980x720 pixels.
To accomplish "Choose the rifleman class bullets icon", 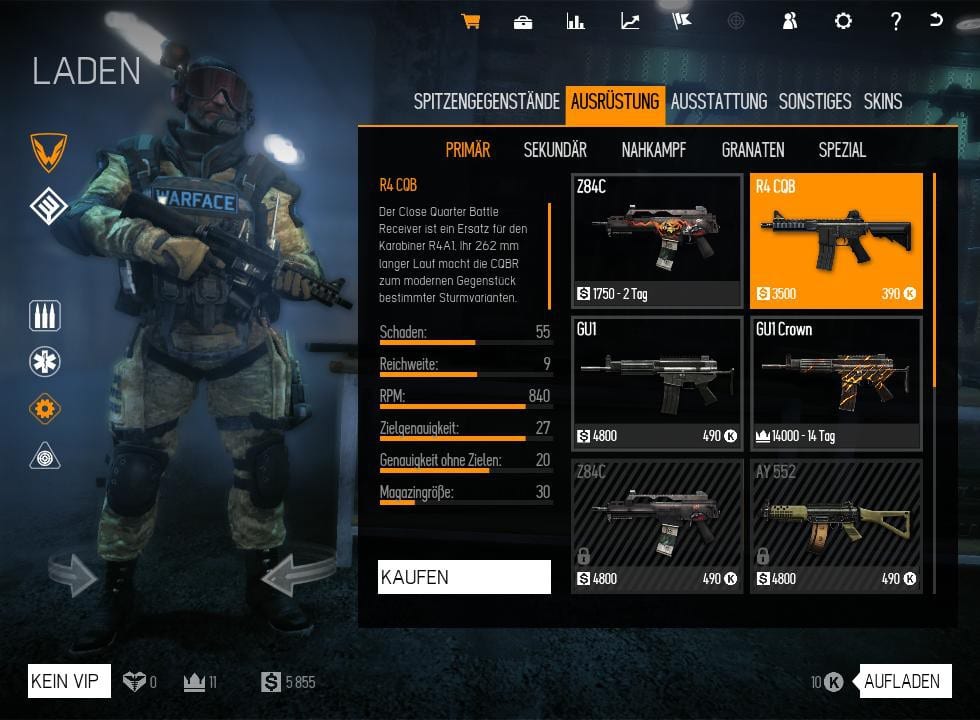I will tap(46, 316).
